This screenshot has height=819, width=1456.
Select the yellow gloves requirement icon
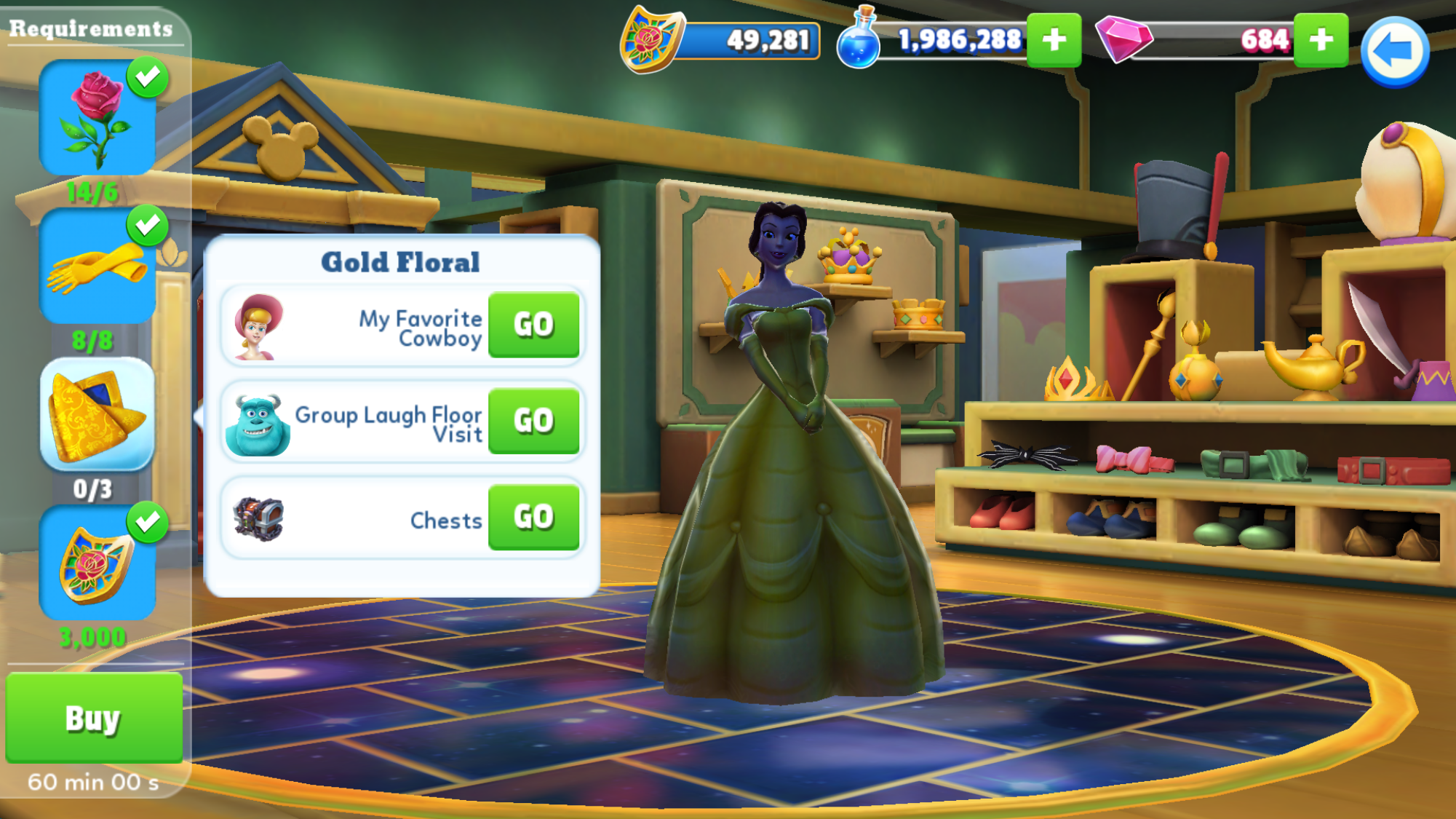(x=97, y=267)
